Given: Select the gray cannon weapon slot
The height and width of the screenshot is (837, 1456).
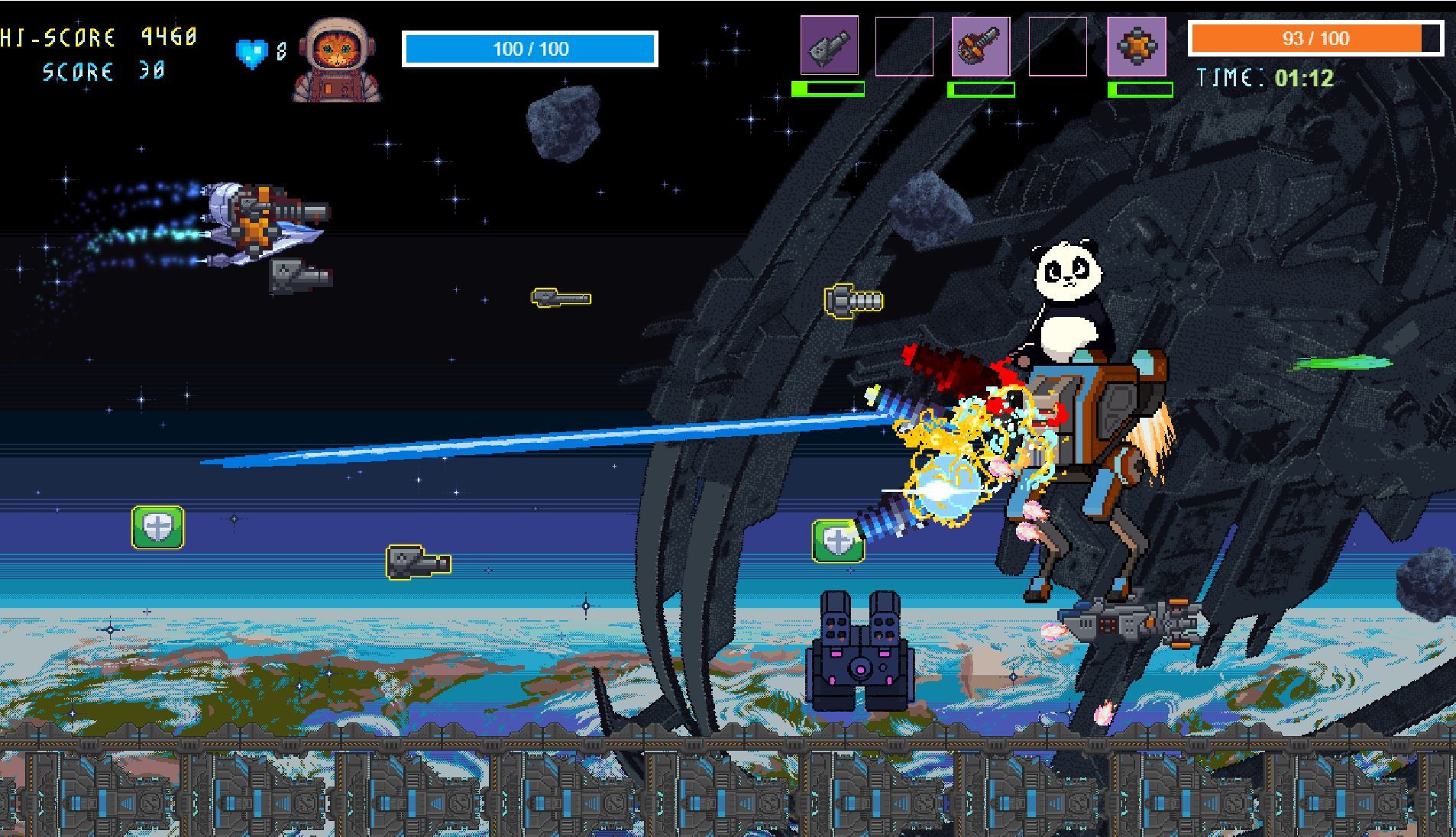Looking at the screenshot, I should coord(829,46).
